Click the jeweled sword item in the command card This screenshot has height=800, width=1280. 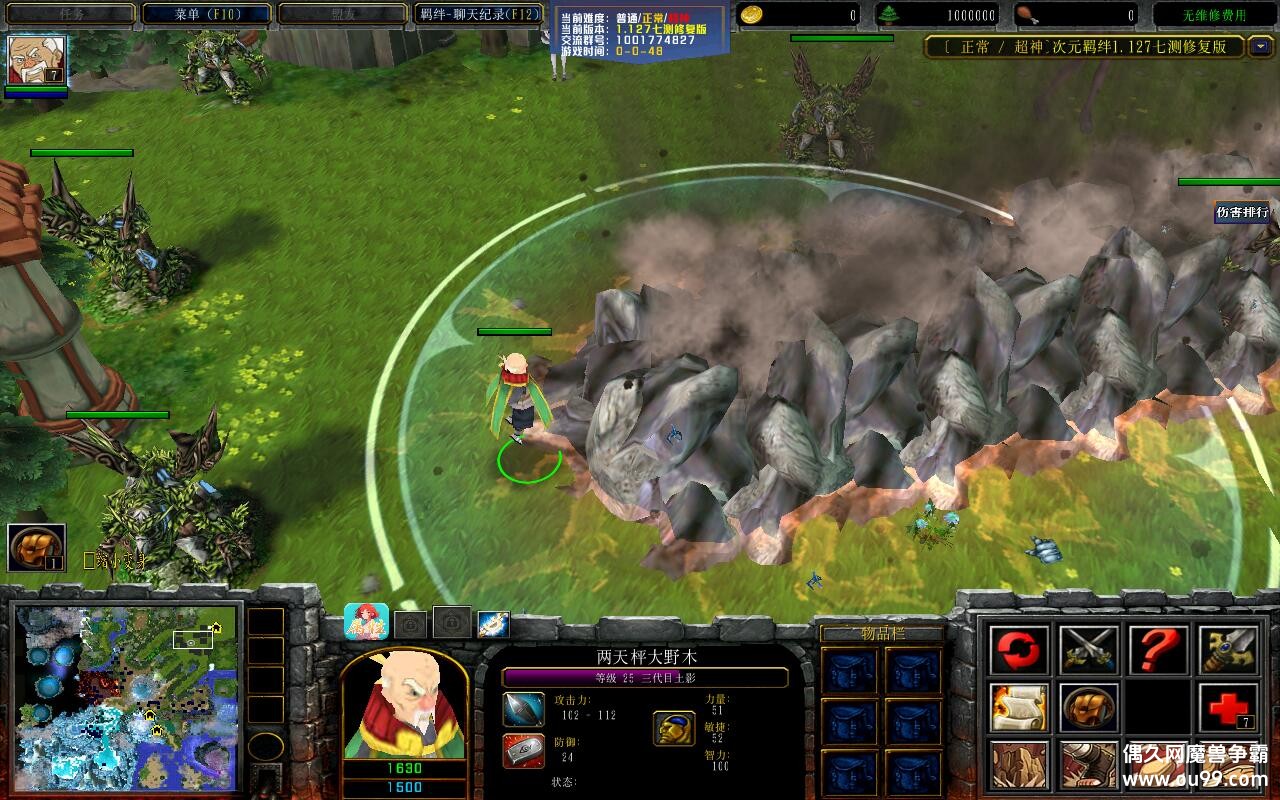[x=1227, y=649]
